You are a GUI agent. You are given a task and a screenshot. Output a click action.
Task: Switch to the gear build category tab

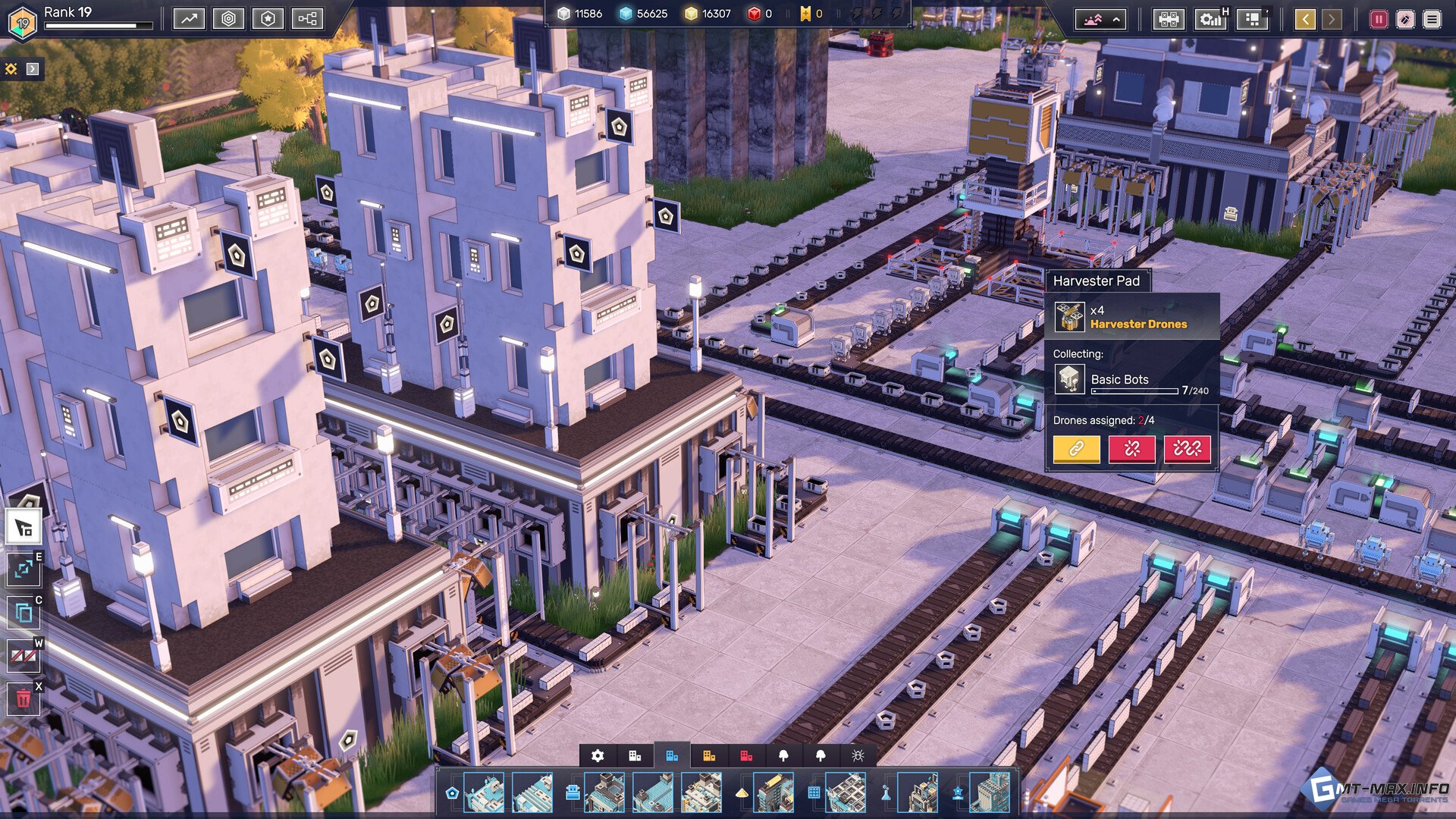[x=598, y=755]
